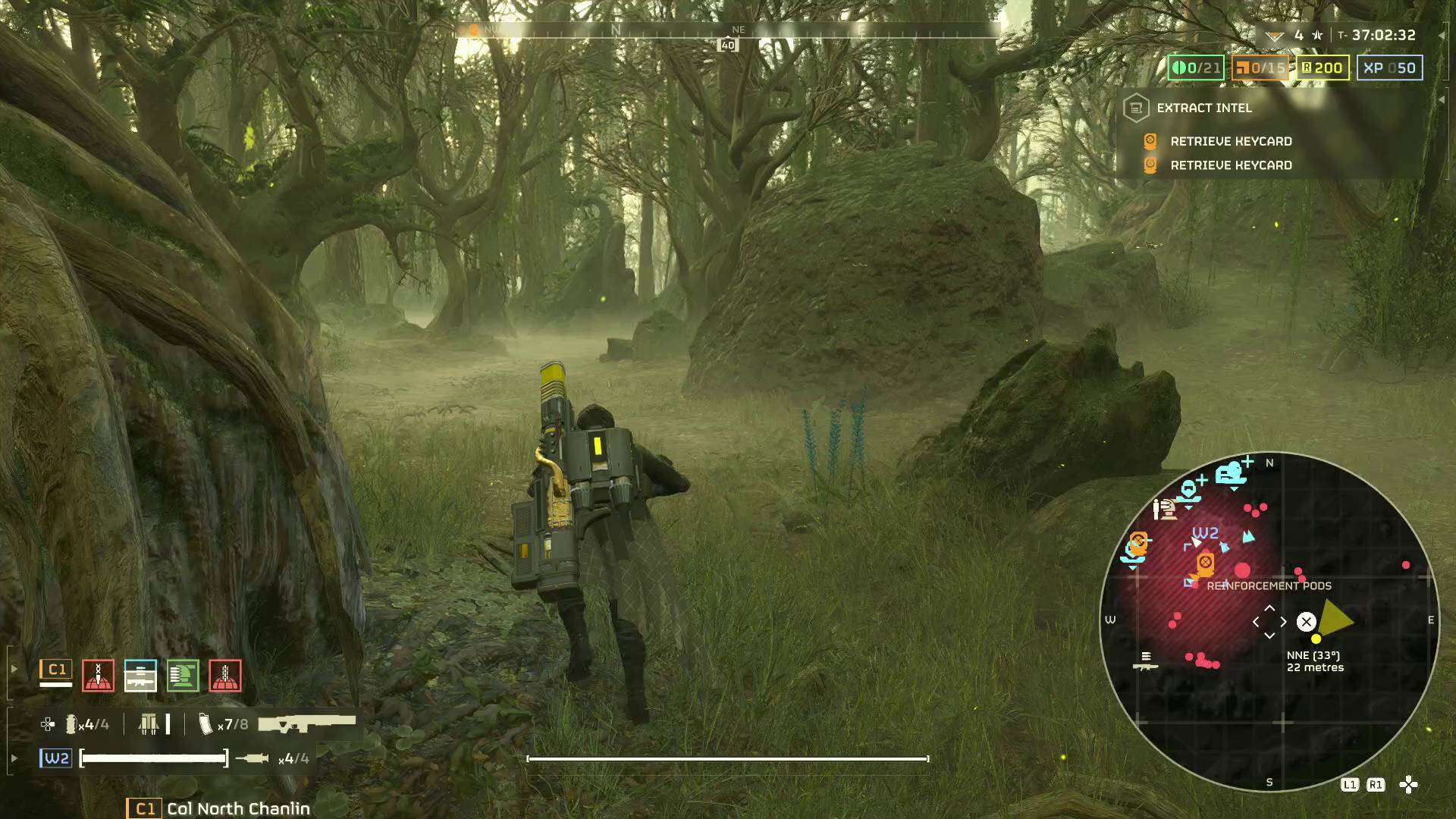This screenshot has height=819, width=1456.
Task: Click the grenade icon showing x4/4
Action: [x=71, y=724]
